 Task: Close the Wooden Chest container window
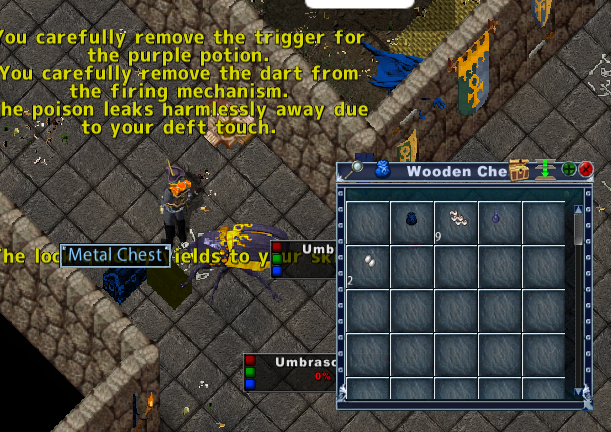pos(586,170)
